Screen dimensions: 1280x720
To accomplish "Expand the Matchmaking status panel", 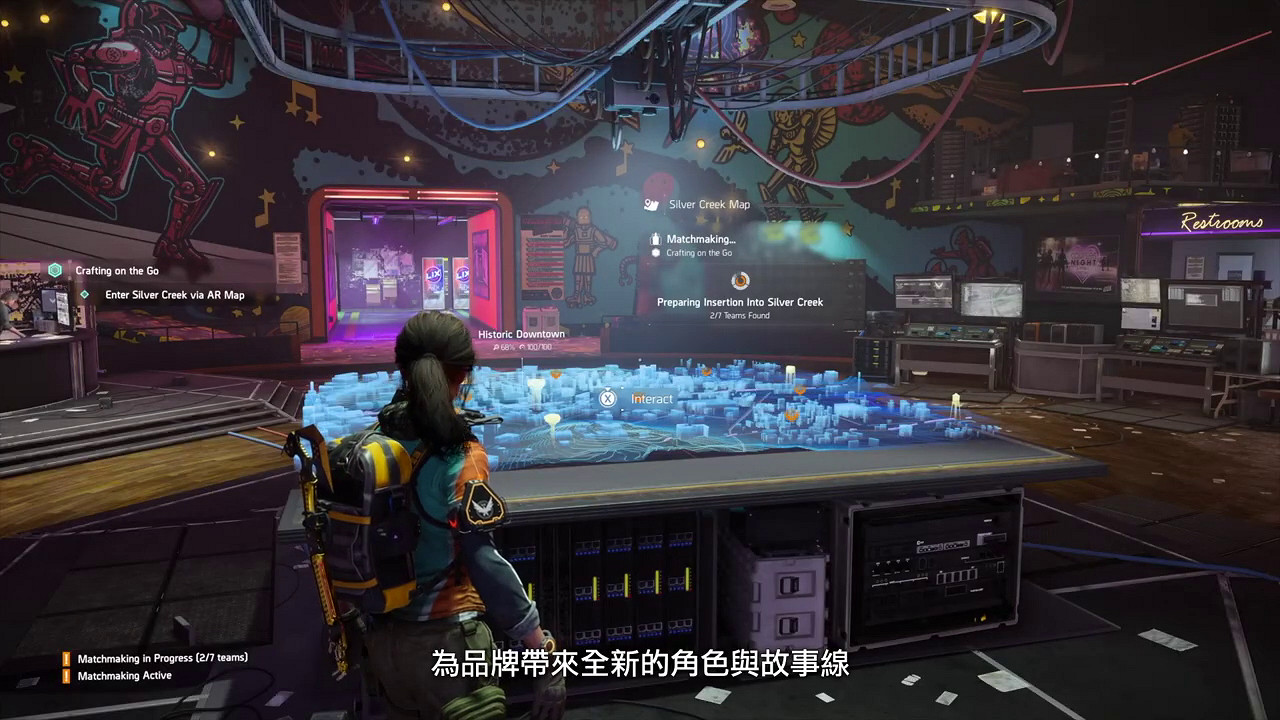I will tap(700, 238).
